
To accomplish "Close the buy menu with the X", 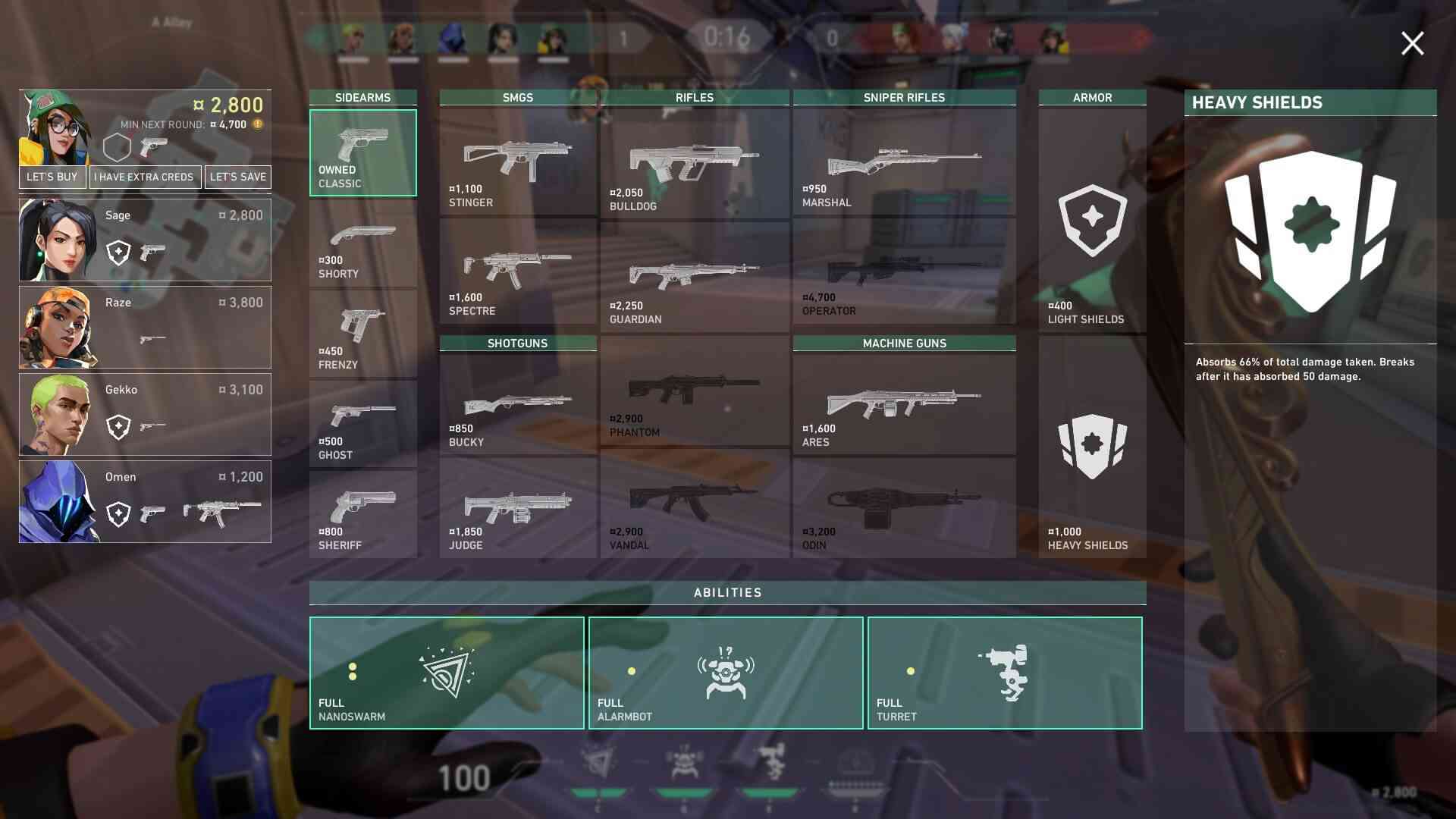I will (1412, 43).
